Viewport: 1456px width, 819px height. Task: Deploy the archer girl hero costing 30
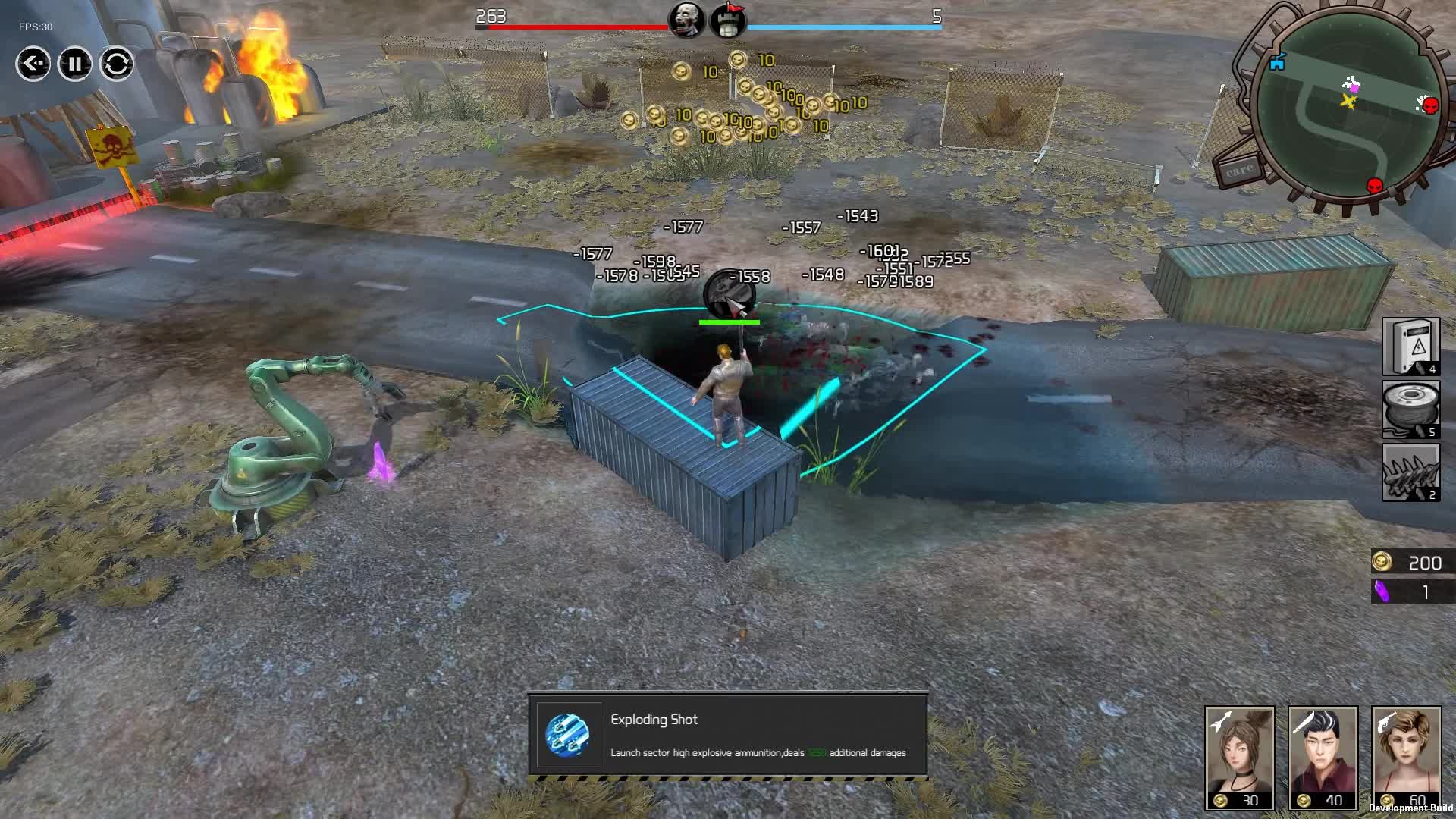[x=1239, y=758]
